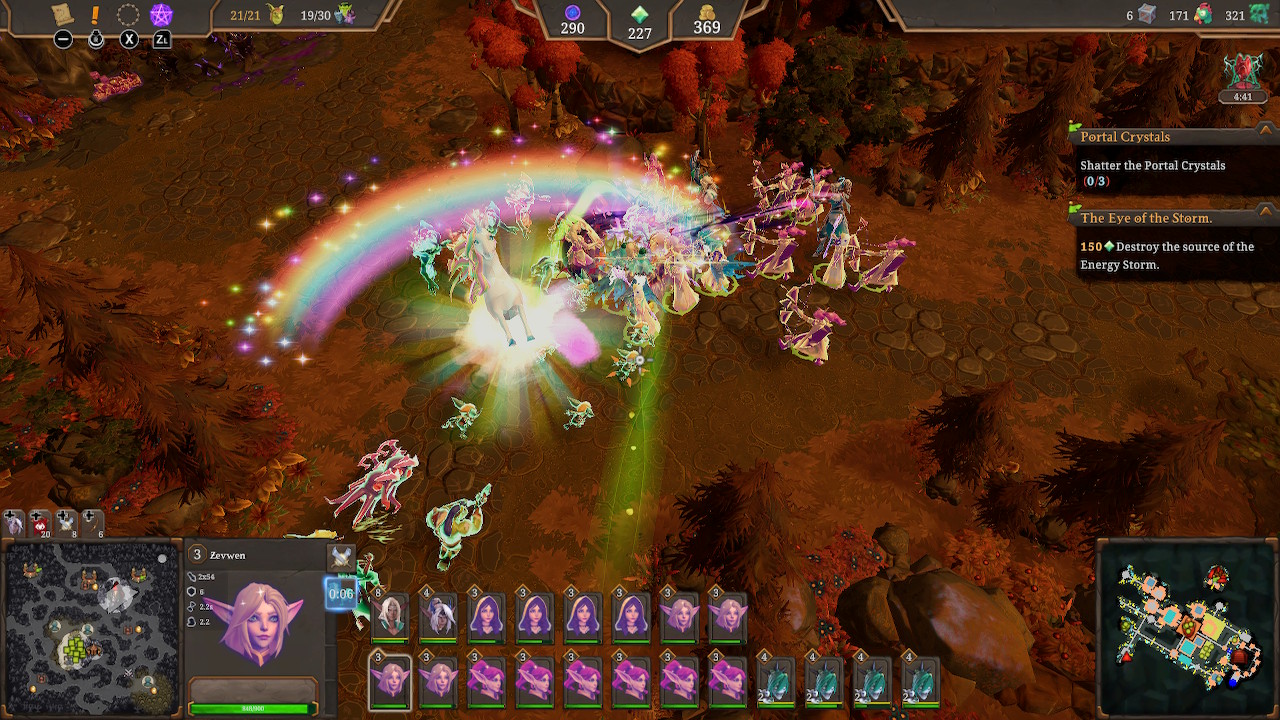
Task: Select the purple pentagram magic icon
Action: coord(161,12)
